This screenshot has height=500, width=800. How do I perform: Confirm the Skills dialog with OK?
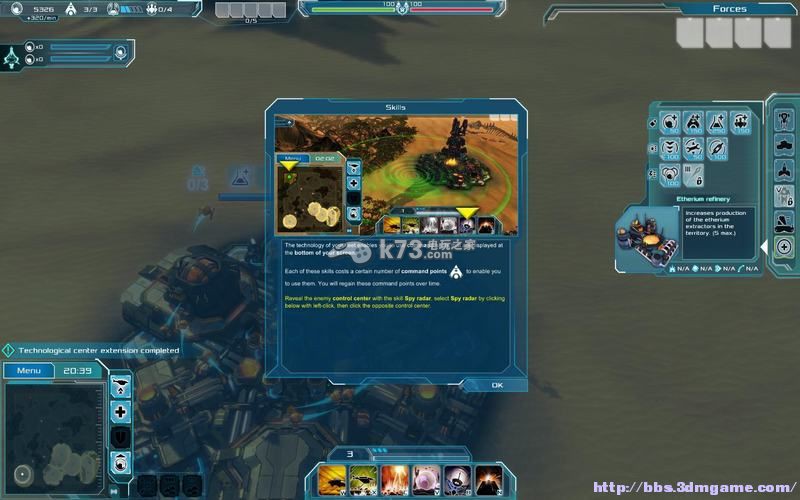tap(497, 385)
